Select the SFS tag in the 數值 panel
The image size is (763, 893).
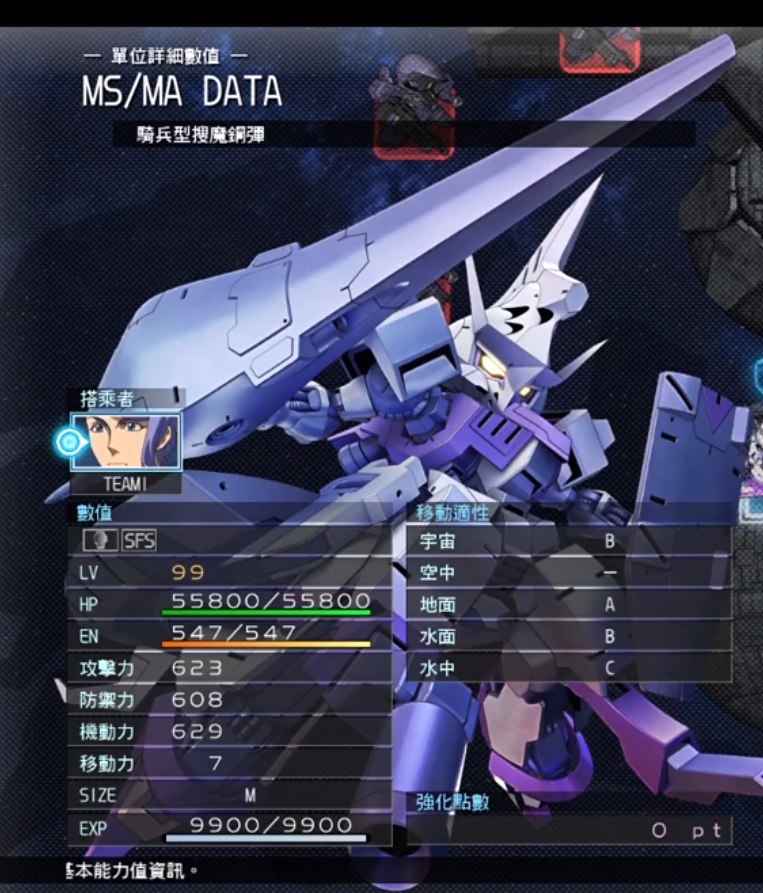(x=139, y=541)
